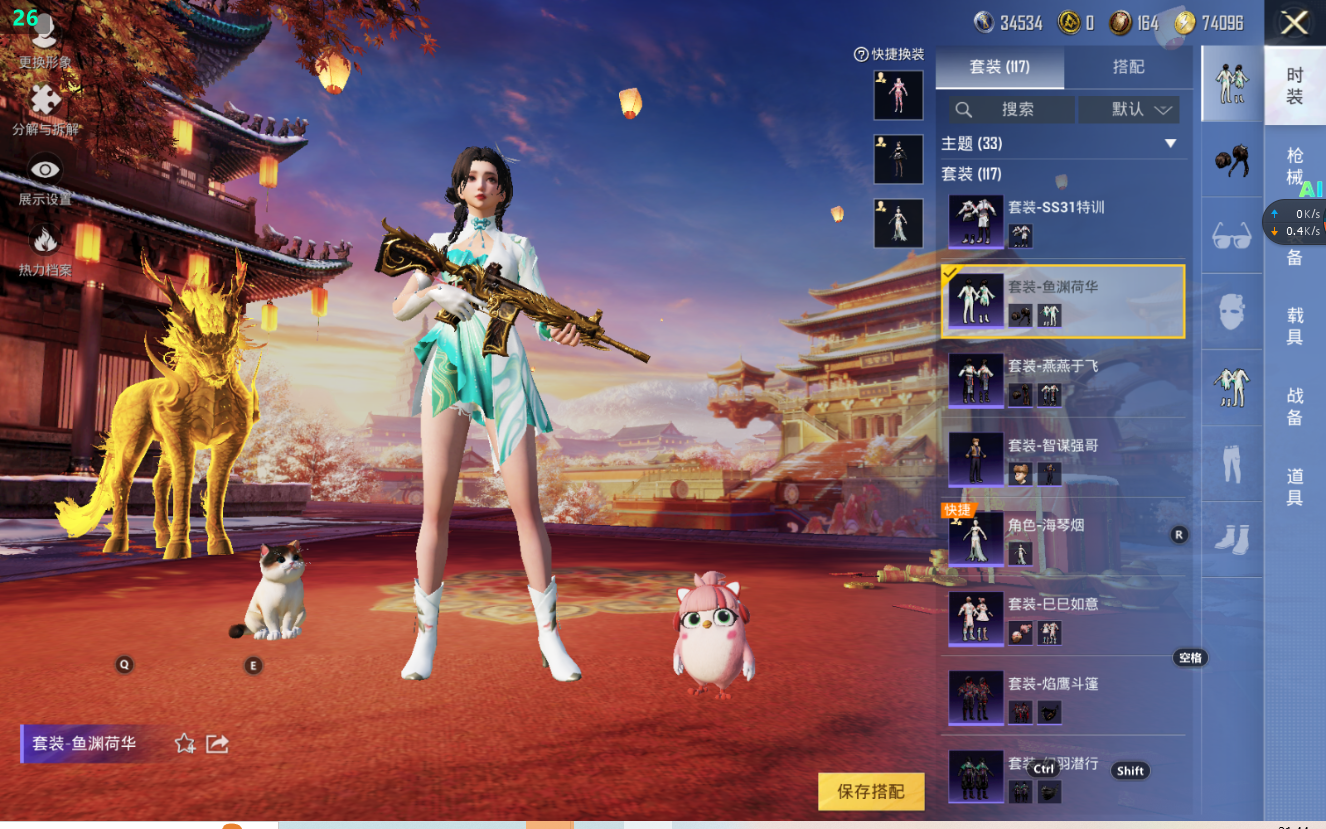Choose the 套装-燕燕于飞 outfit row

(1064, 381)
